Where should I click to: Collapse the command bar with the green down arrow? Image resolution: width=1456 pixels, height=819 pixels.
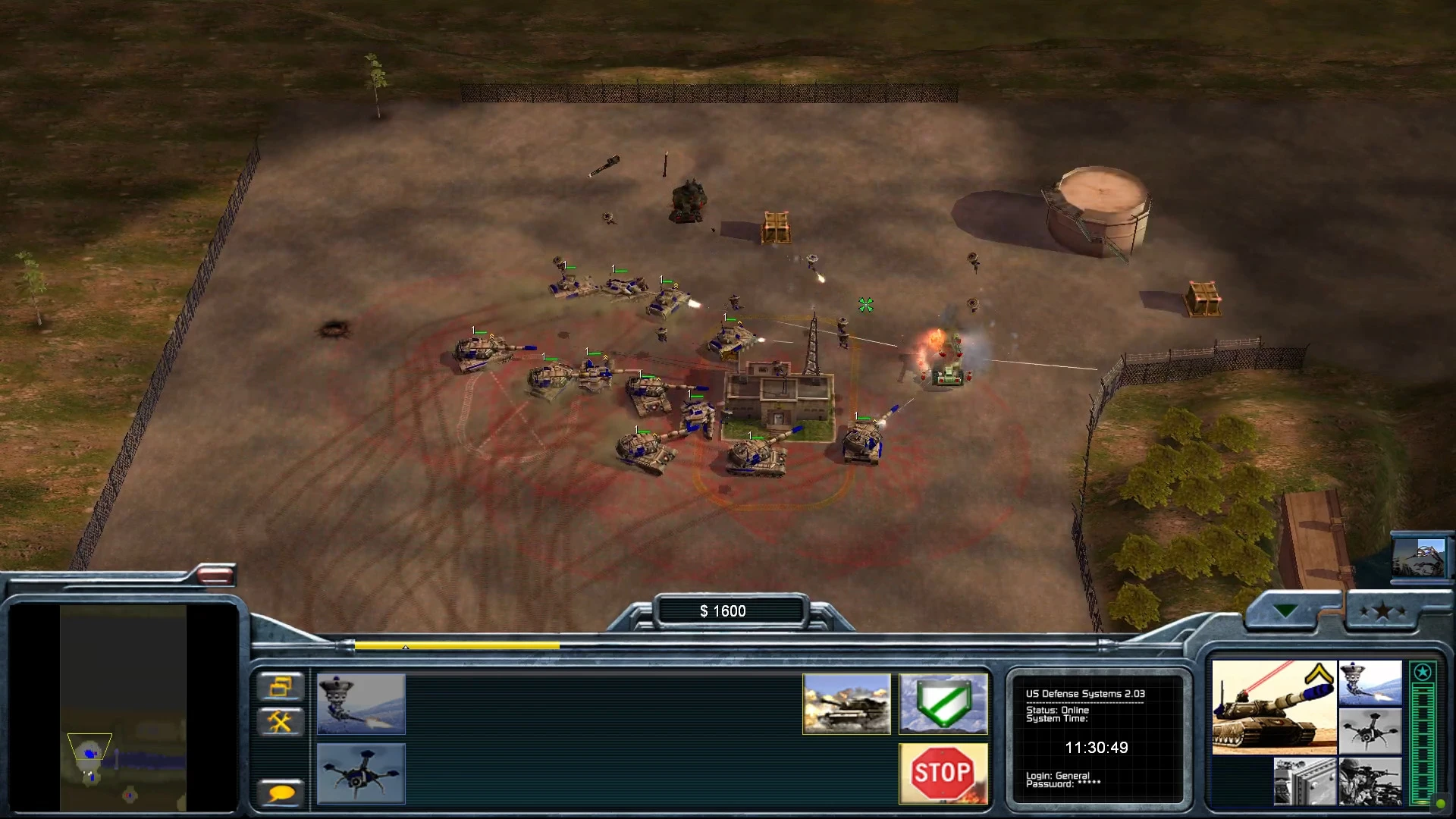1285,609
